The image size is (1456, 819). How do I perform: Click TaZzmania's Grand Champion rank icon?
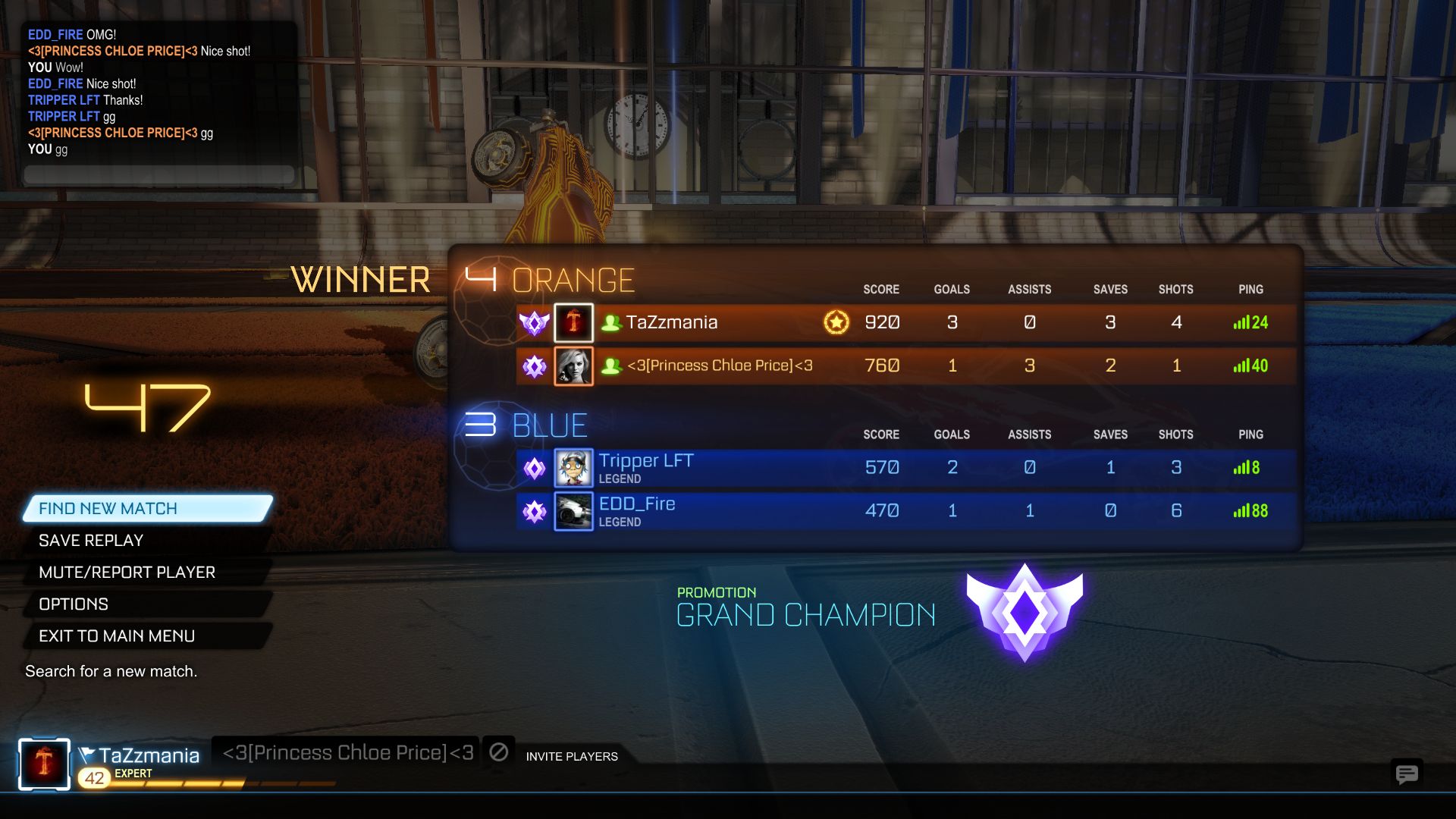pyautogui.click(x=535, y=322)
